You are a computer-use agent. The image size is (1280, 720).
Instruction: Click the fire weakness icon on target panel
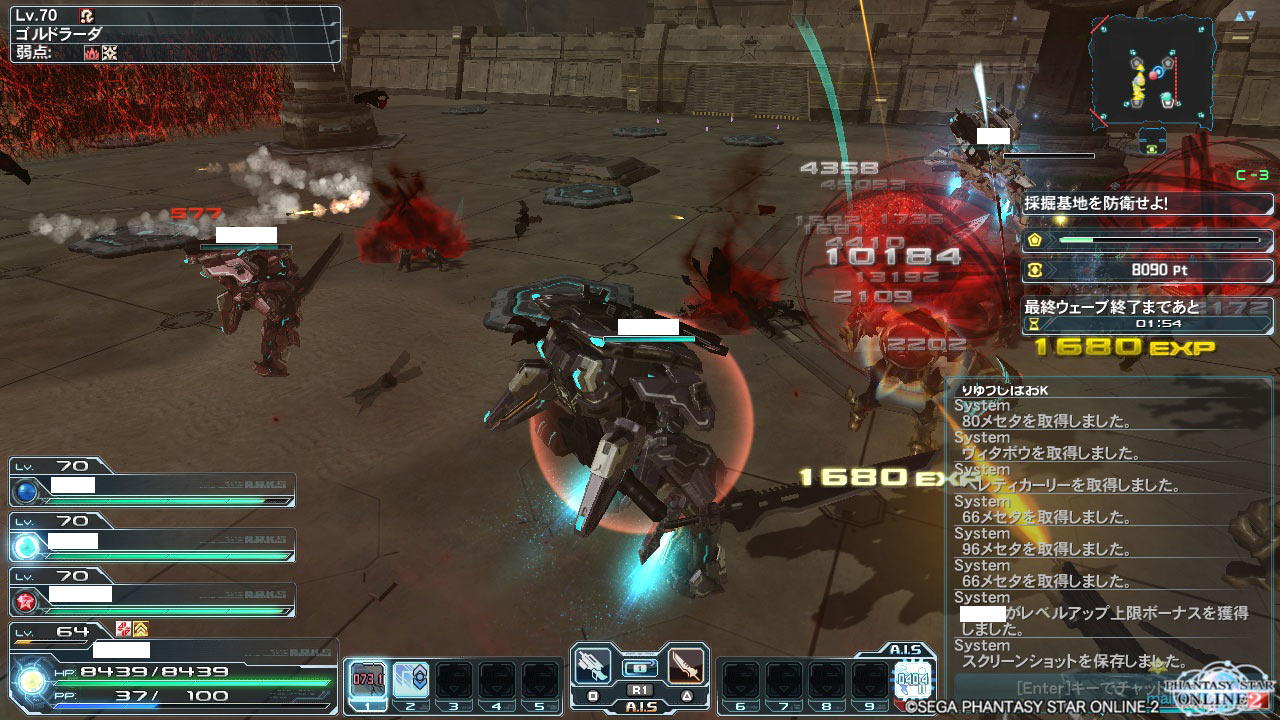pos(92,52)
